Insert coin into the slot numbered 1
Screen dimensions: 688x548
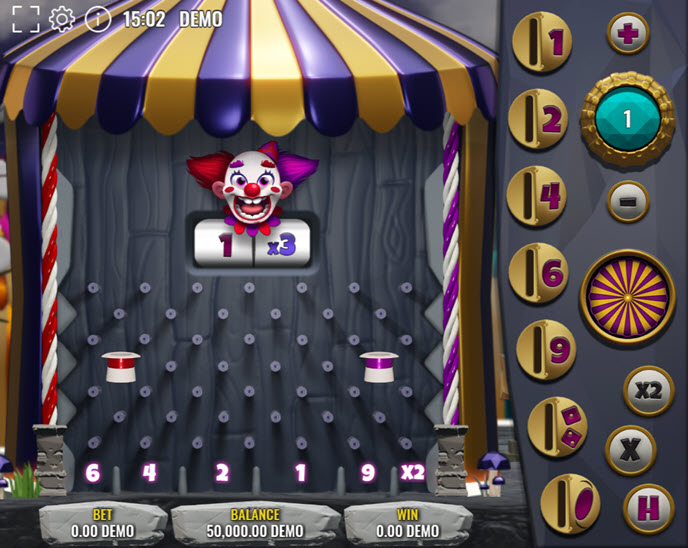click(x=541, y=43)
